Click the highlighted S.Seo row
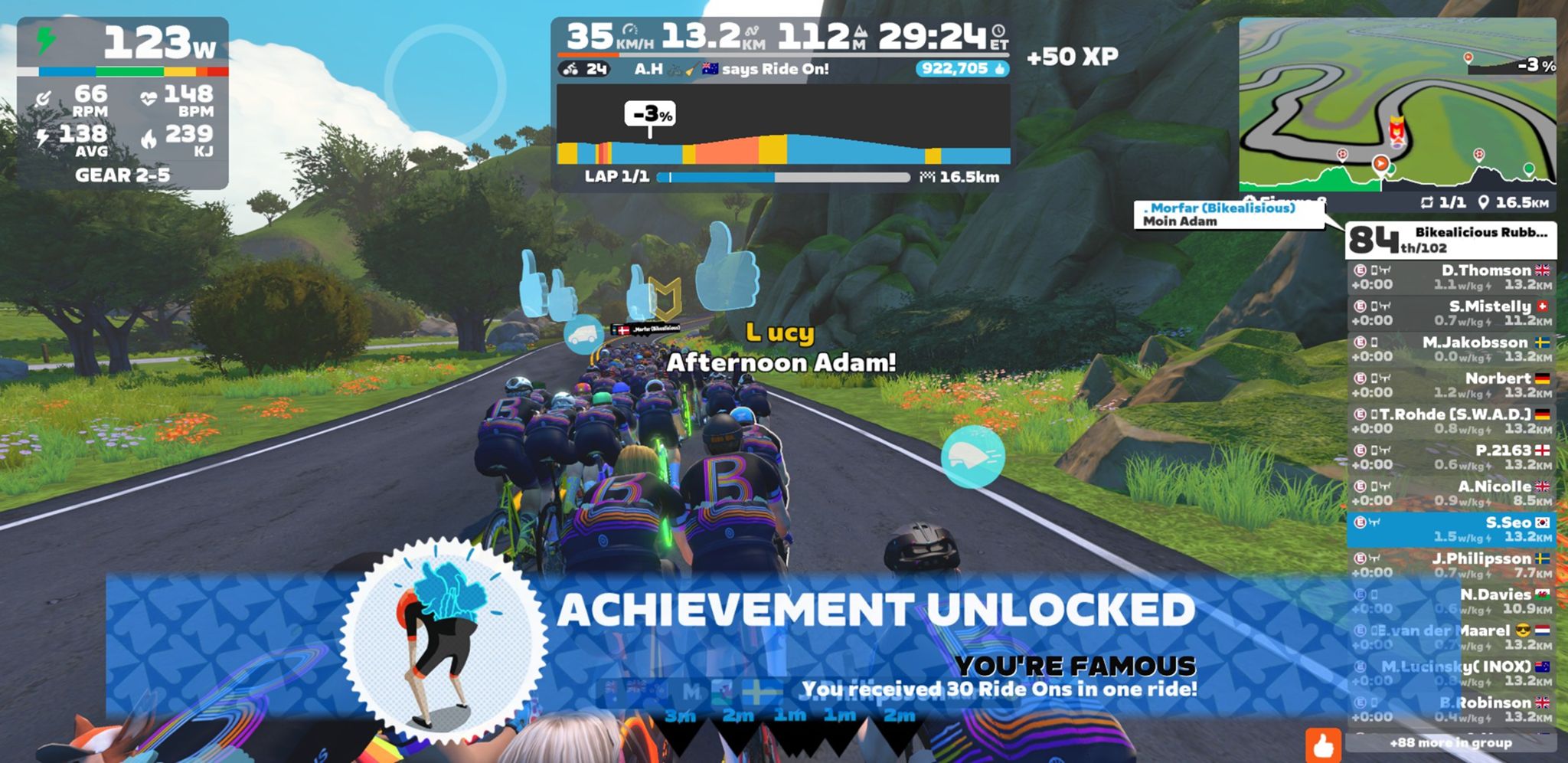This screenshot has height=763, width=1568. (x=1451, y=529)
